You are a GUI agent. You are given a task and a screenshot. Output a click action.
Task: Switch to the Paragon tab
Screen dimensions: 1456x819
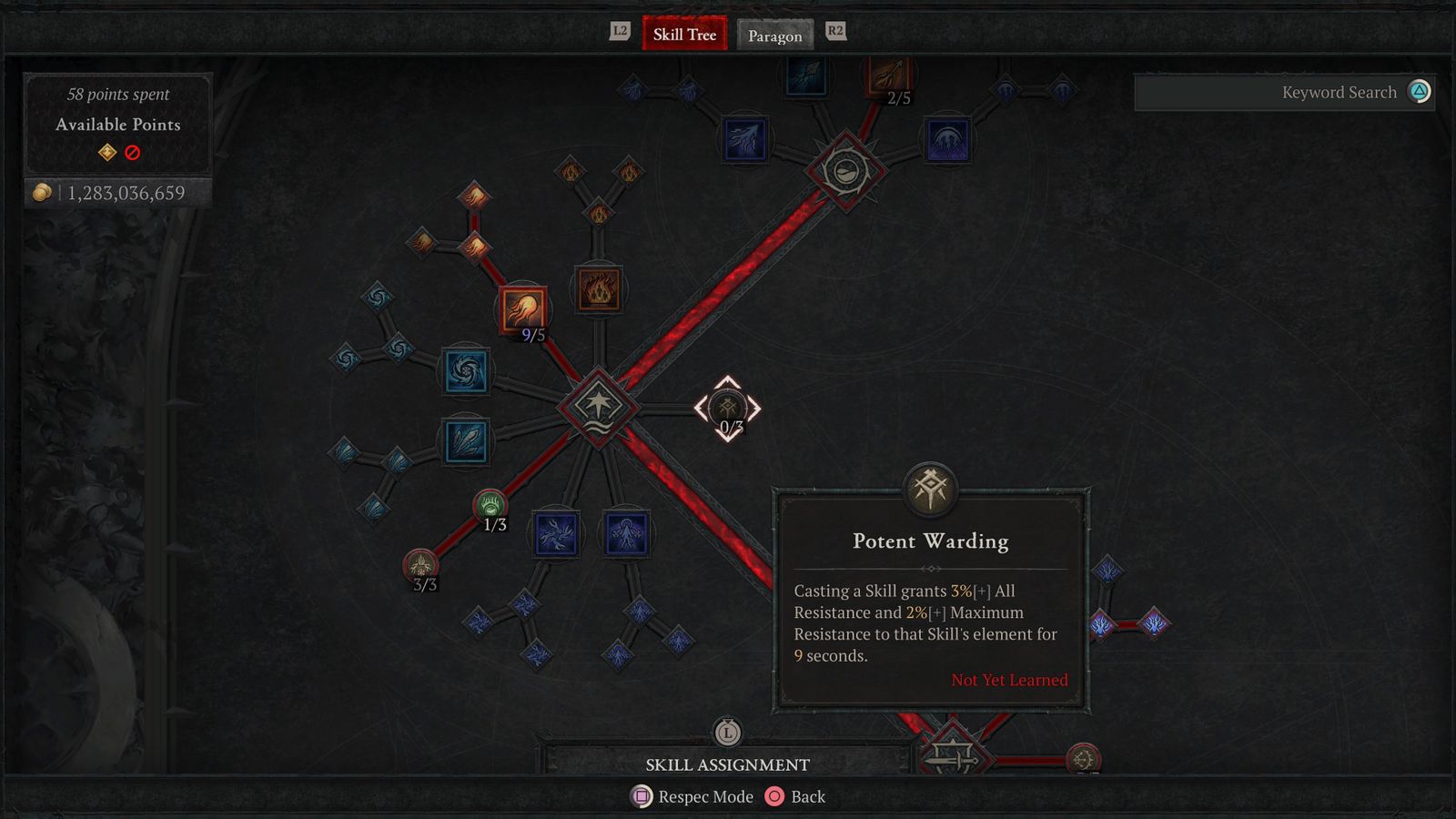(x=774, y=35)
